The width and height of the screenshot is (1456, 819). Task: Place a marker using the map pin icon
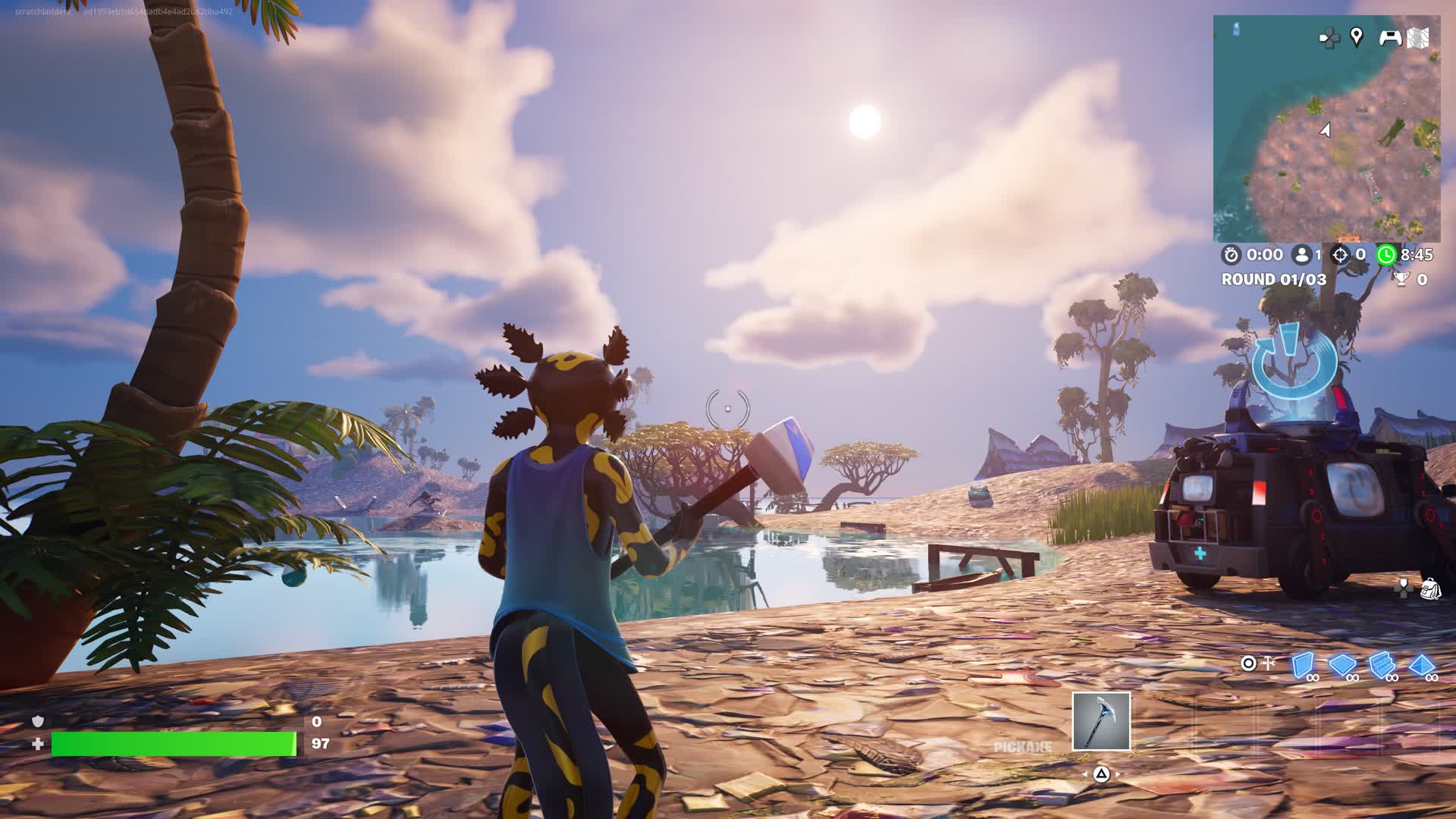(x=1357, y=36)
